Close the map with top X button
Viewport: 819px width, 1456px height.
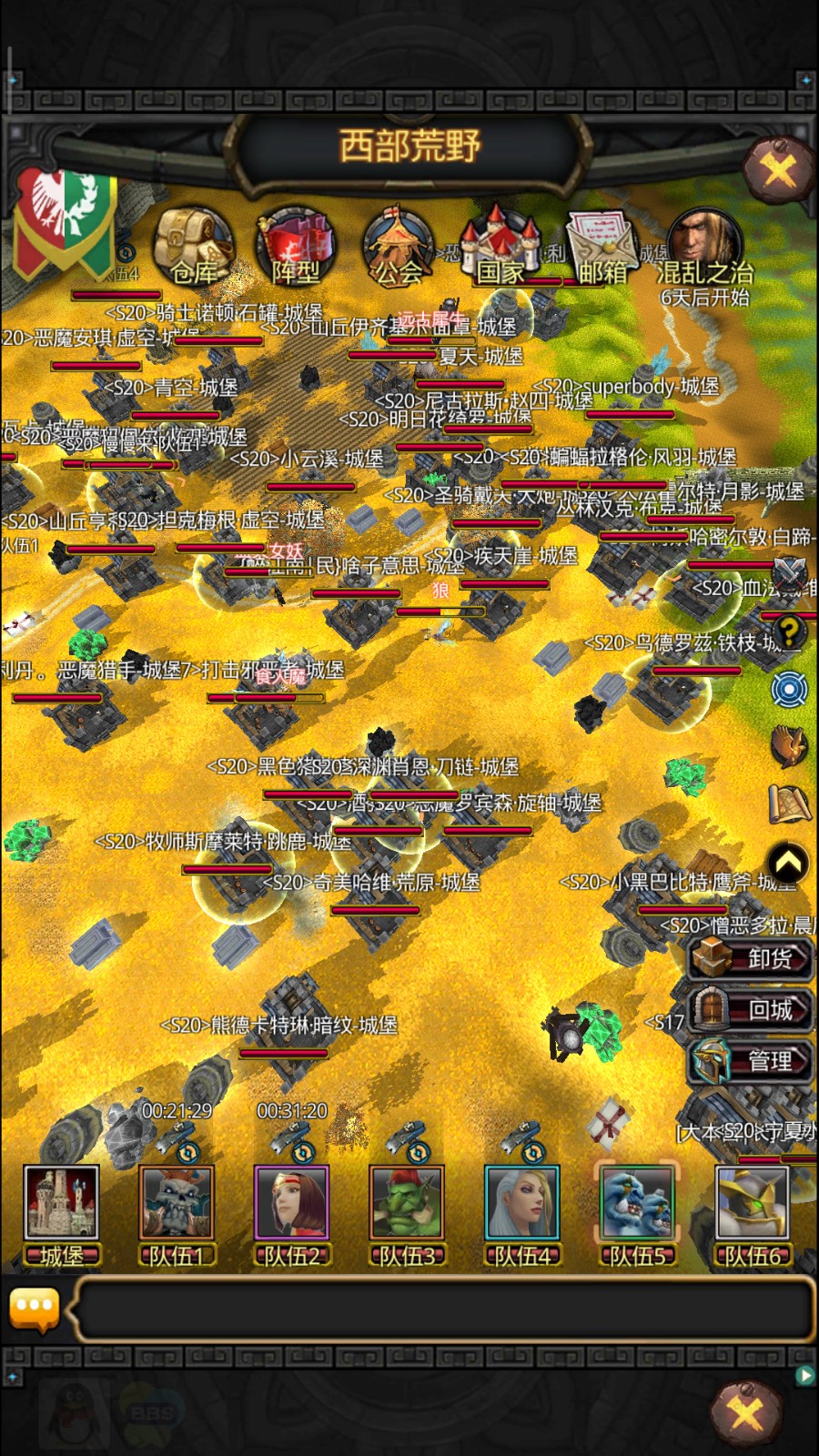pyautogui.click(x=778, y=167)
